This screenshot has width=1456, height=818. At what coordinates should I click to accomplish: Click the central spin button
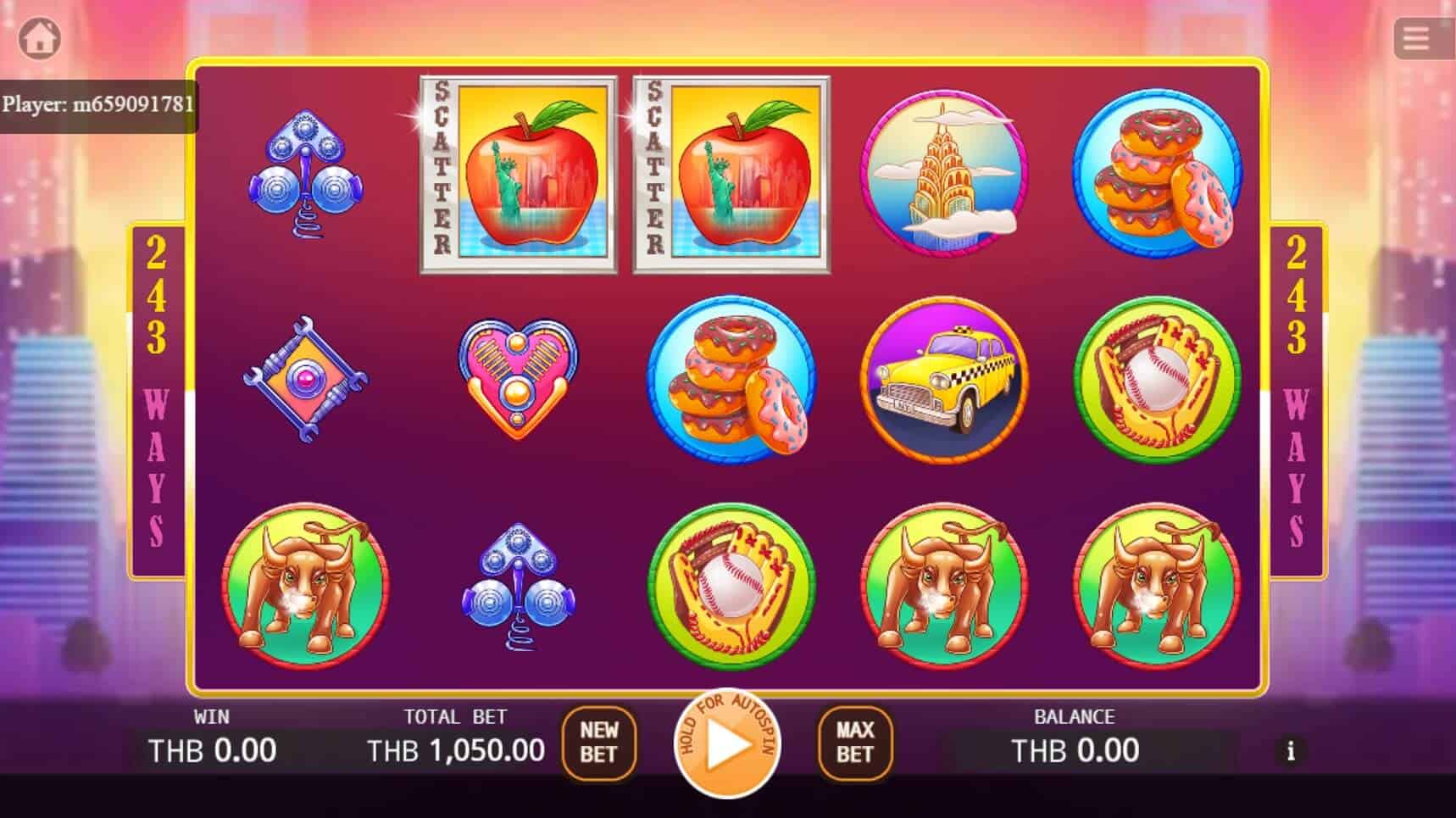[x=729, y=744]
